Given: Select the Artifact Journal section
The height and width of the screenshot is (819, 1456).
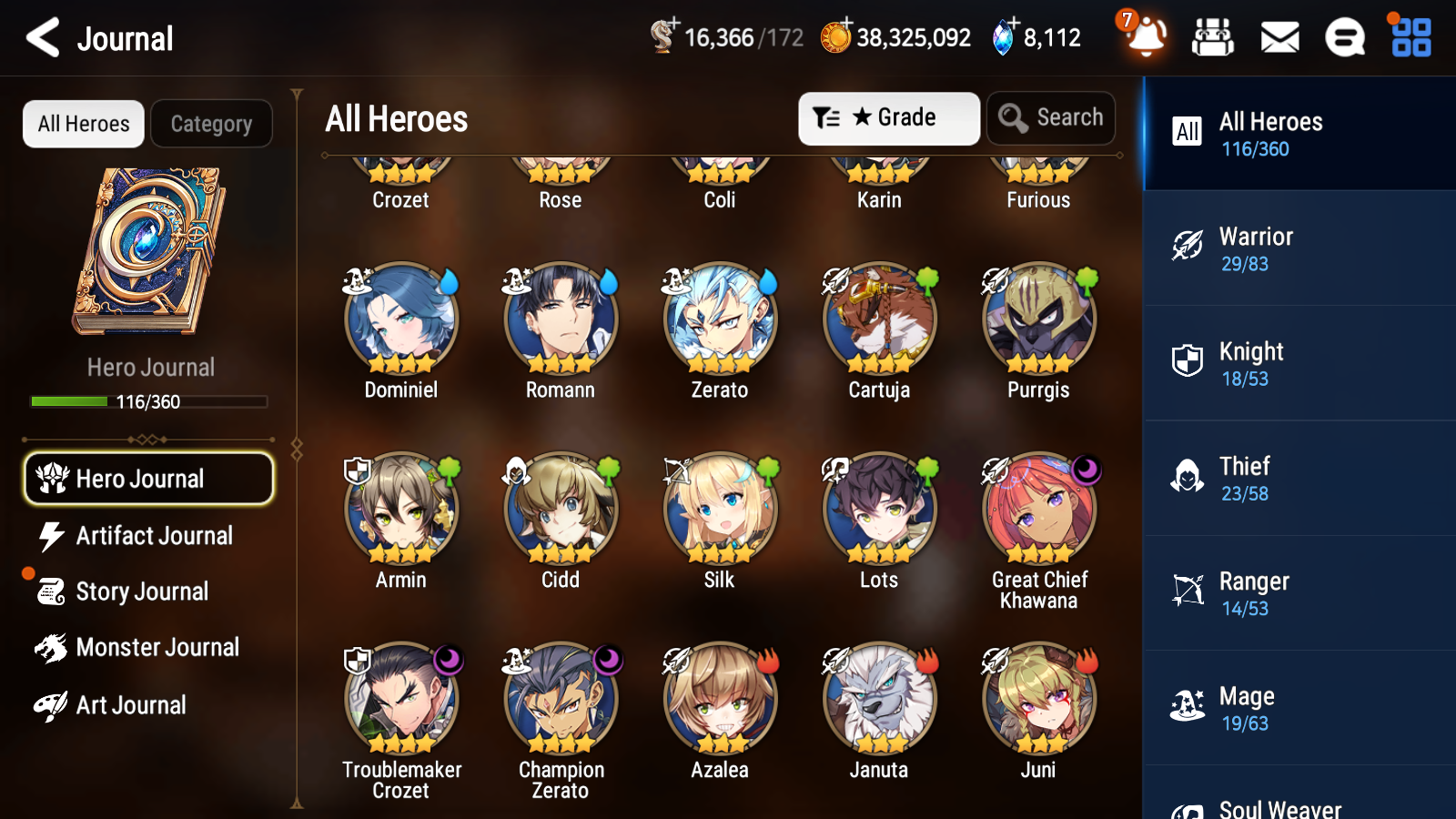Looking at the screenshot, I should pos(155,536).
